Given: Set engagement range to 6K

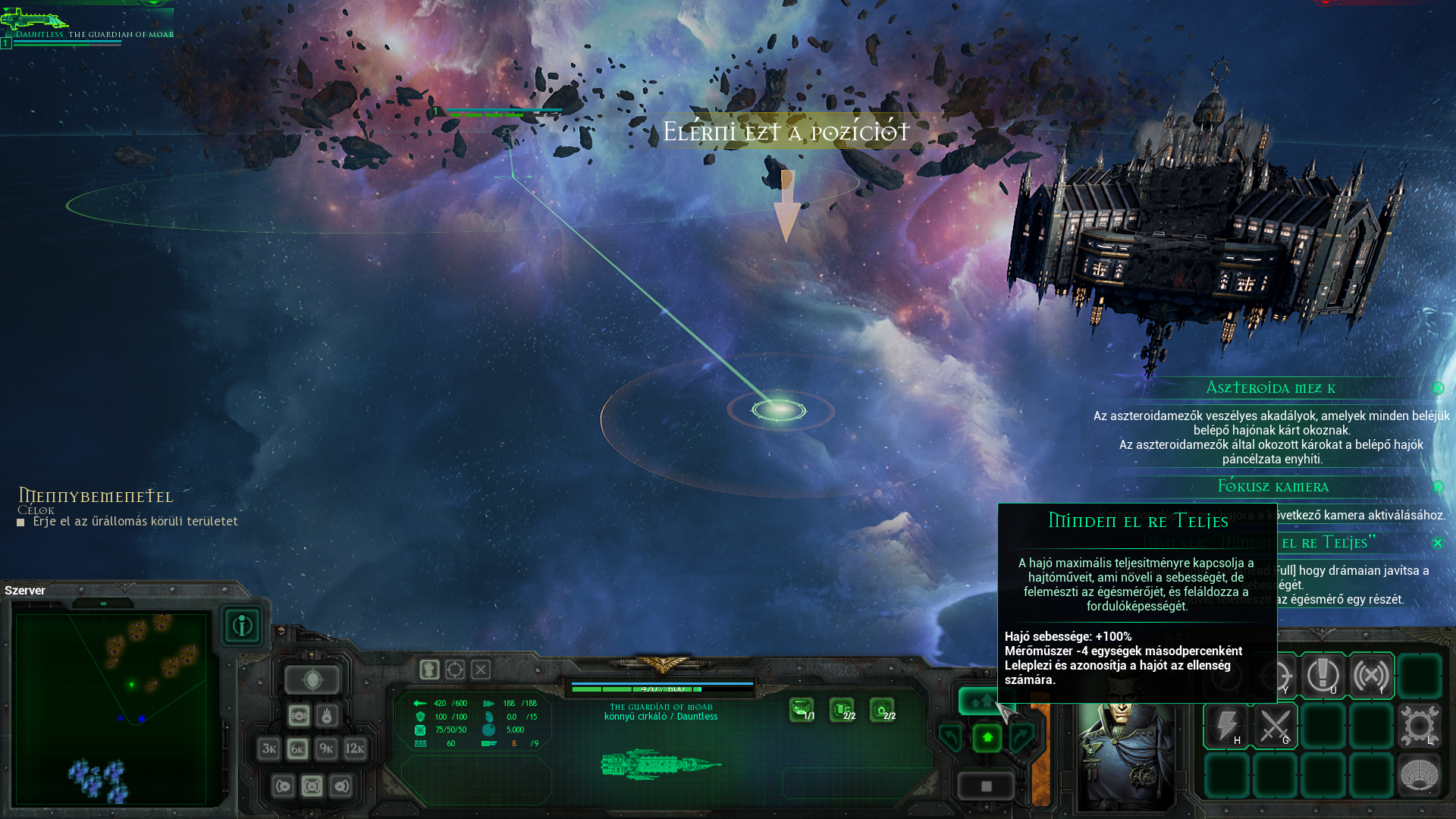Looking at the screenshot, I should point(297,749).
